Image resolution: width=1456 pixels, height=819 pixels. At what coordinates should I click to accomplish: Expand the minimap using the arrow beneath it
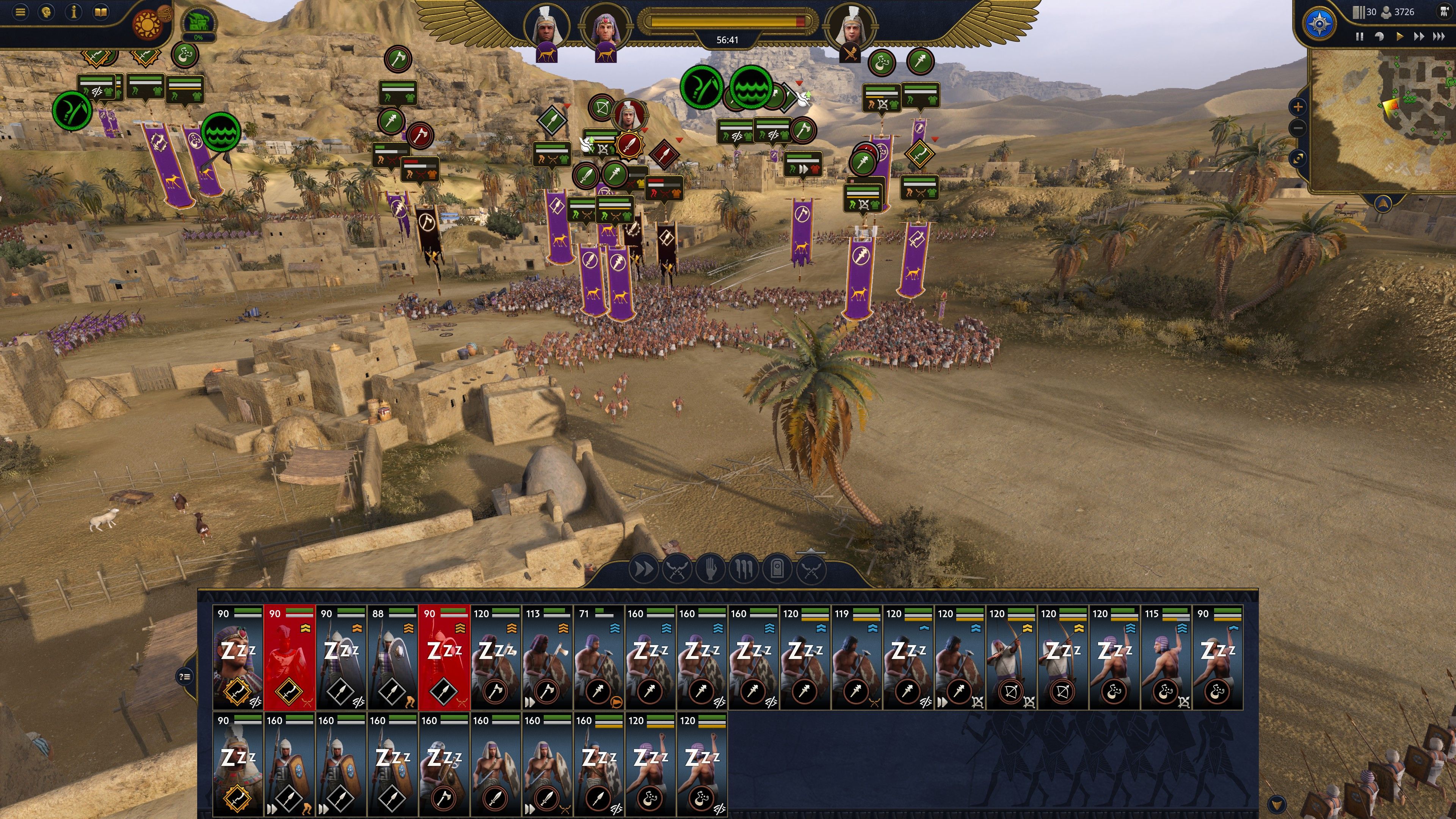pyautogui.click(x=1383, y=204)
